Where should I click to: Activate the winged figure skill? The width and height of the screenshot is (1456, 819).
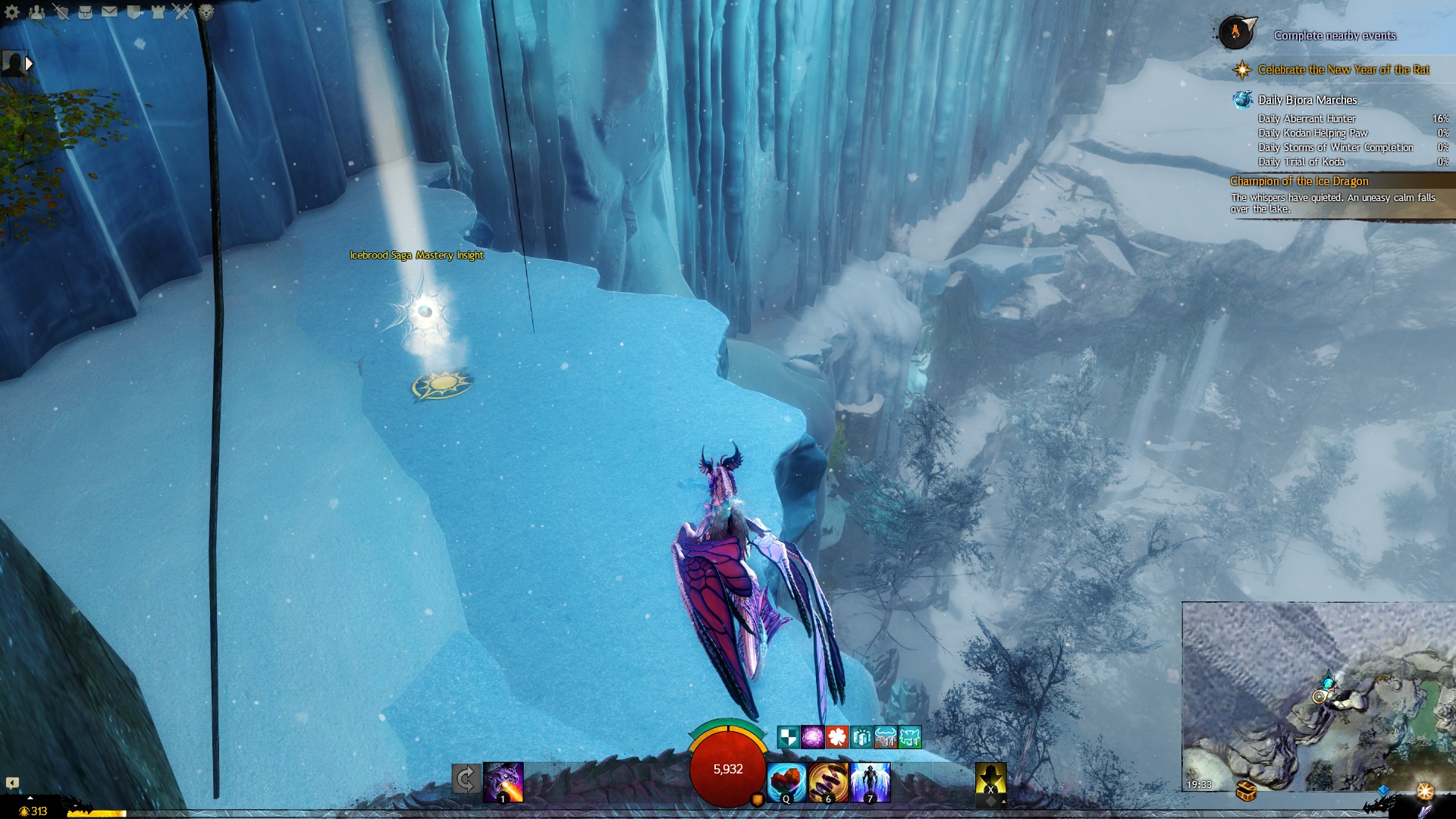(x=870, y=782)
